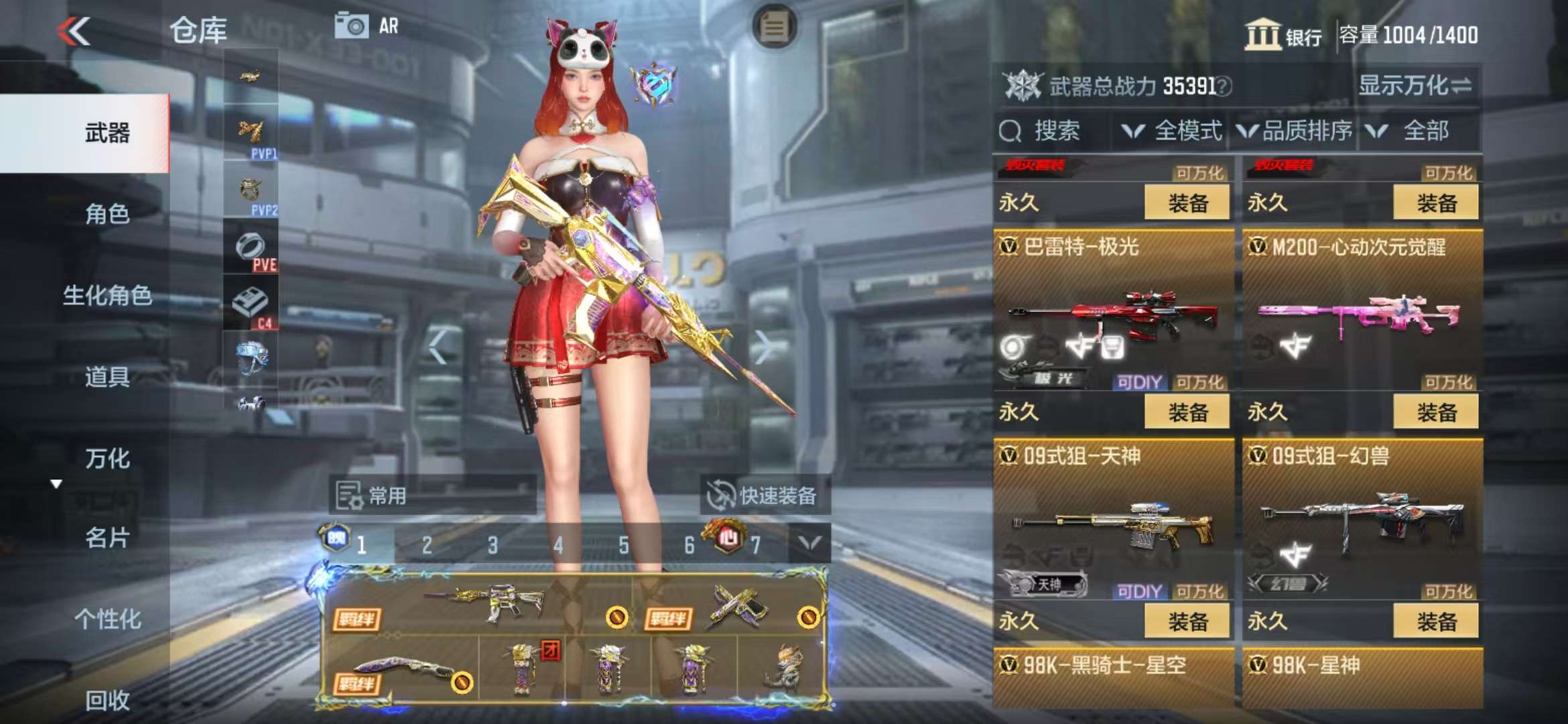The image size is (1568, 724).
Task: Toggle 显示万化 display switch
Action: [x=1414, y=86]
